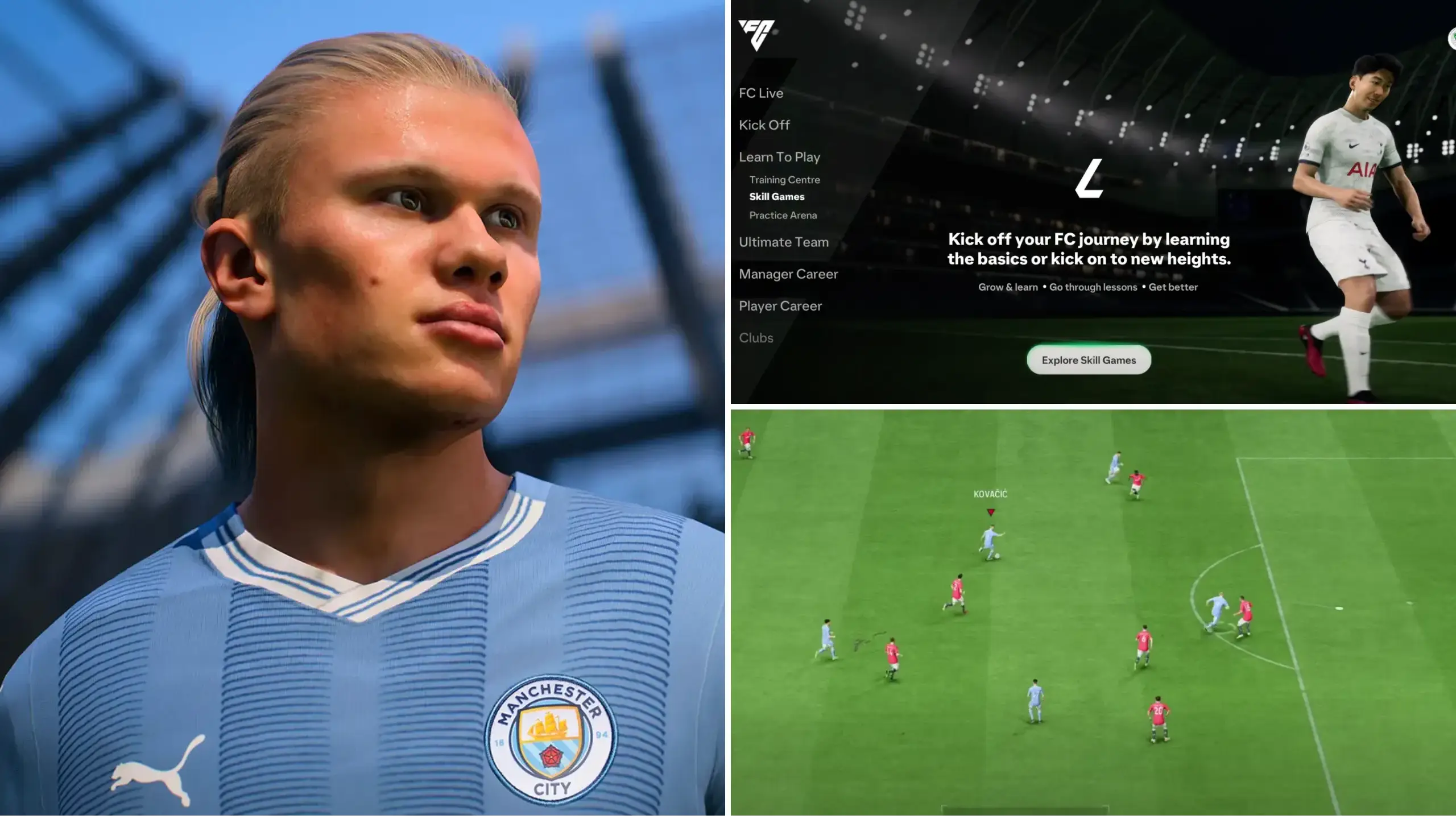Open Ultimate Team
The image size is (1456, 819).
pyautogui.click(x=783, y=242)
